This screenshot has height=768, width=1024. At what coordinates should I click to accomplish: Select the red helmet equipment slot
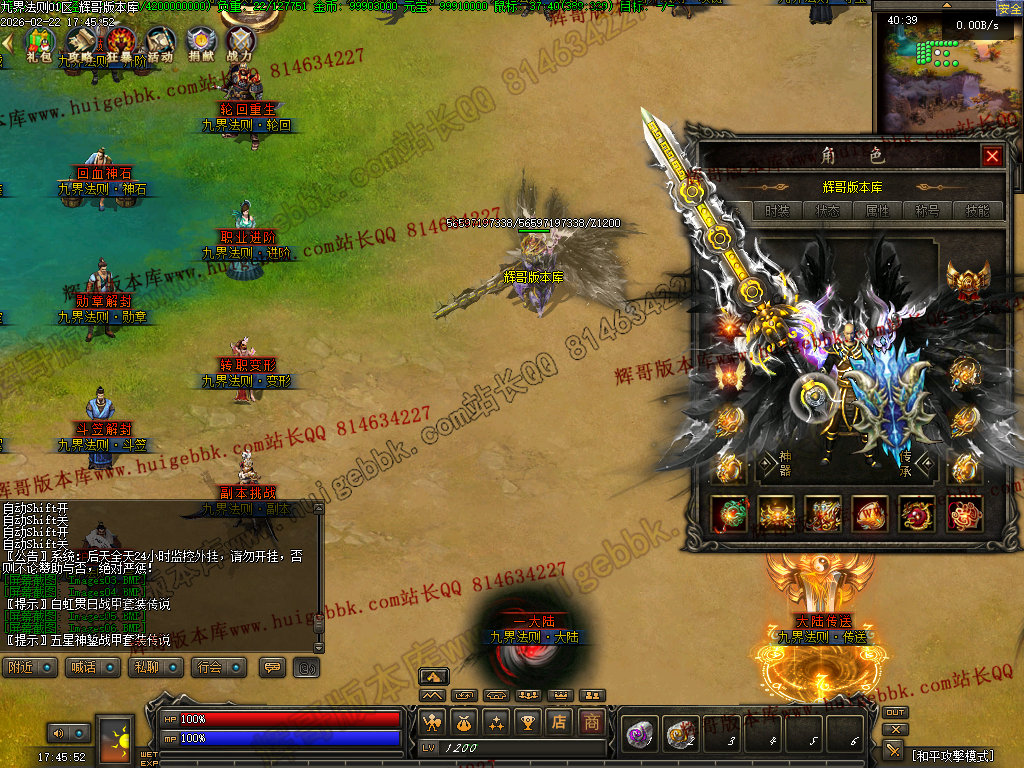click(x=967, y=283)
